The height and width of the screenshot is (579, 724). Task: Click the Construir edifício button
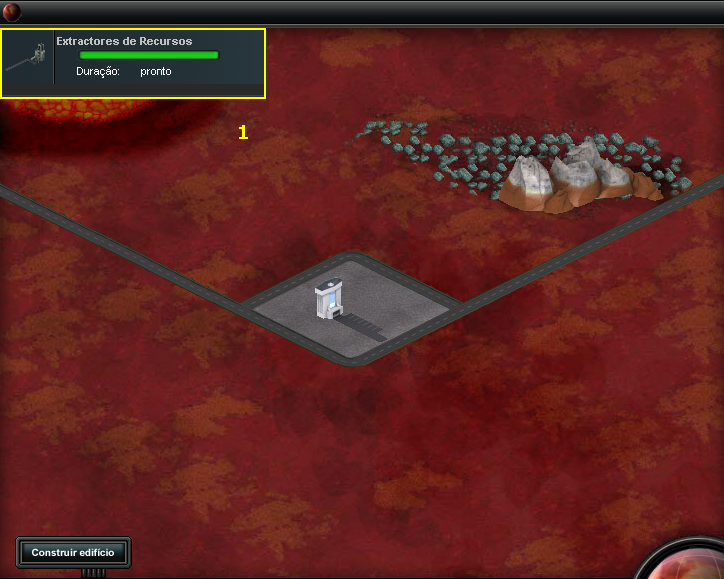pyautogui.click(x=73, y=552)
